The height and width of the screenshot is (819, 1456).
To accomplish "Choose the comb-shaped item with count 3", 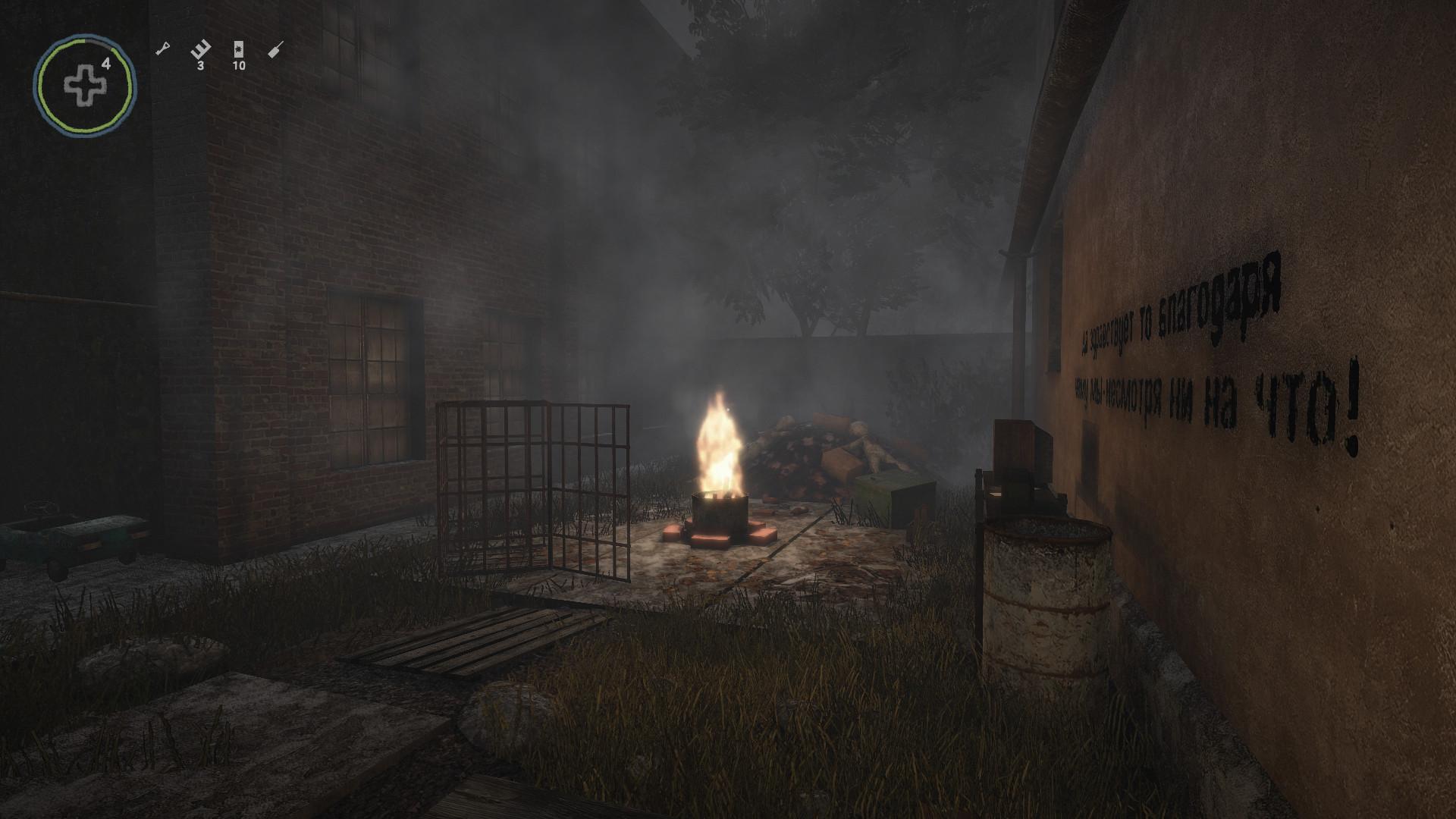I will point(200,51).
